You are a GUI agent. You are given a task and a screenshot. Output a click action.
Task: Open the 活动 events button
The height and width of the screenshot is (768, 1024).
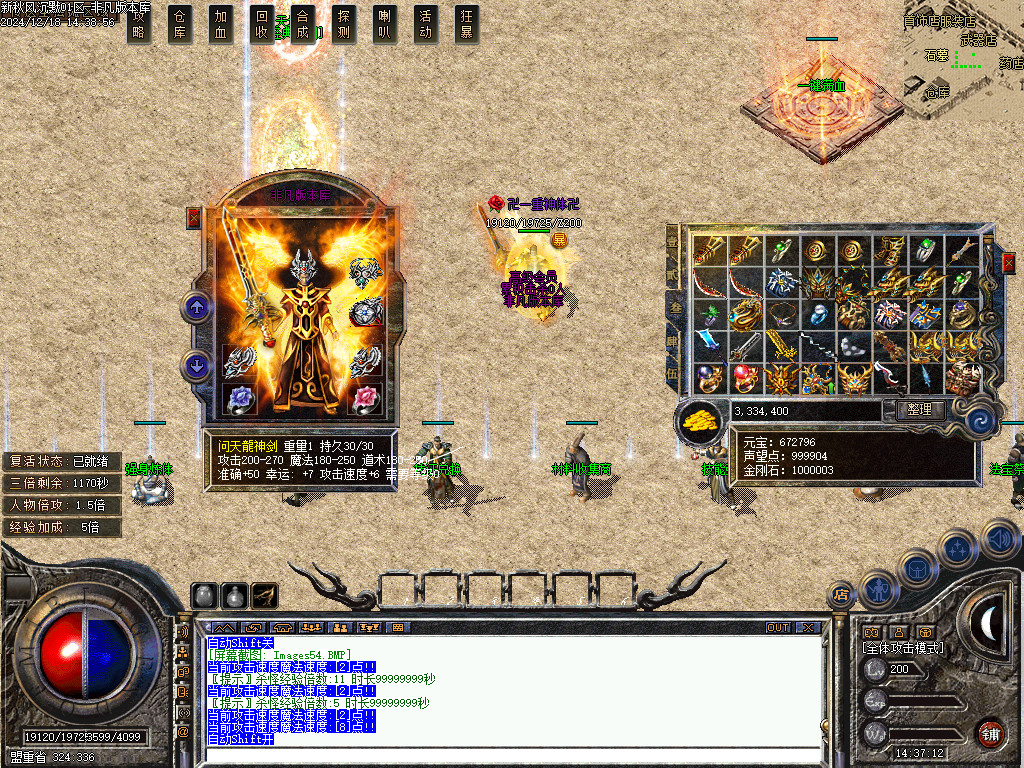click(426, 24)
